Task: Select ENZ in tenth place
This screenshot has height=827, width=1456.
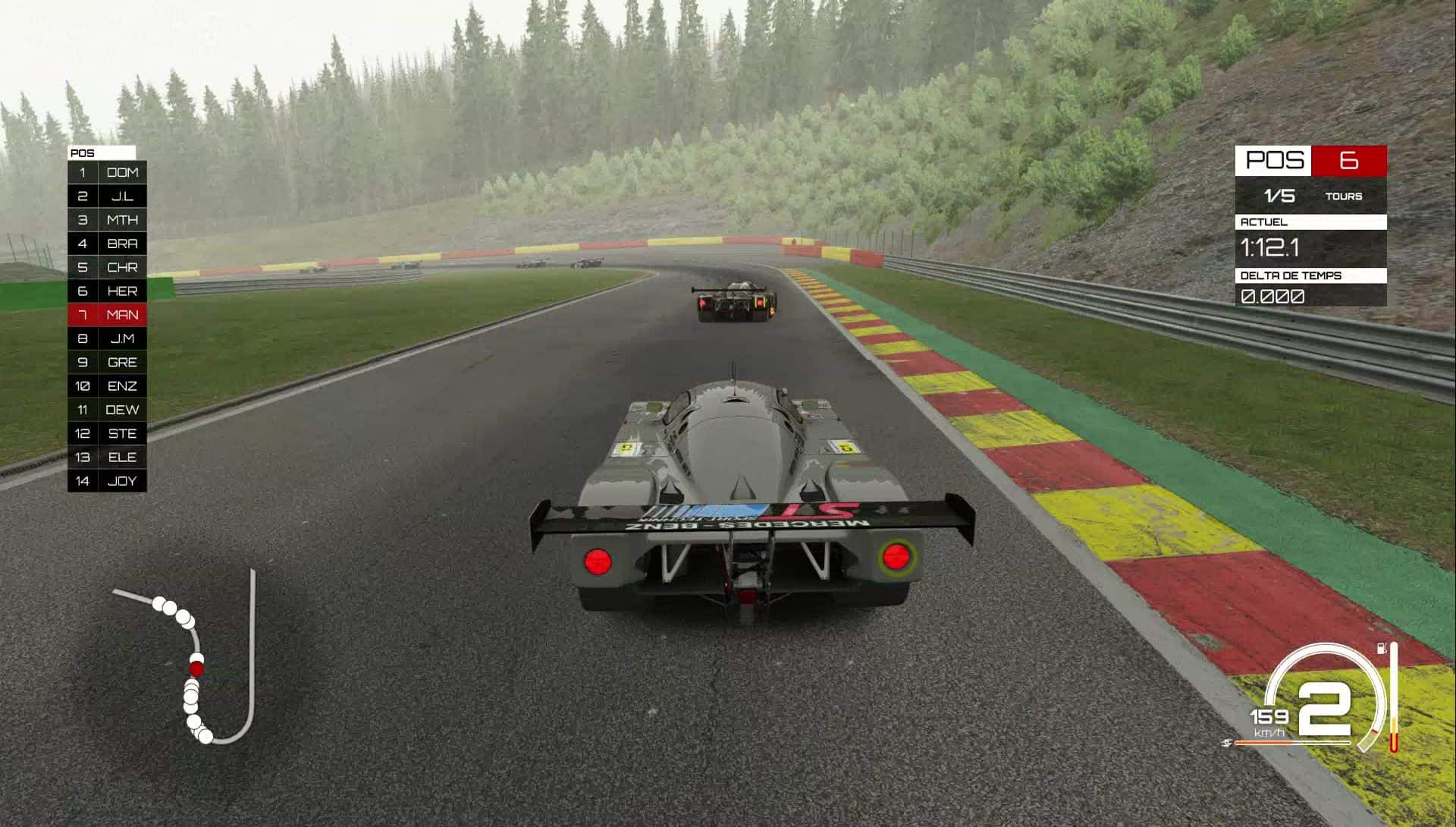Action: (x=108, y=386)
